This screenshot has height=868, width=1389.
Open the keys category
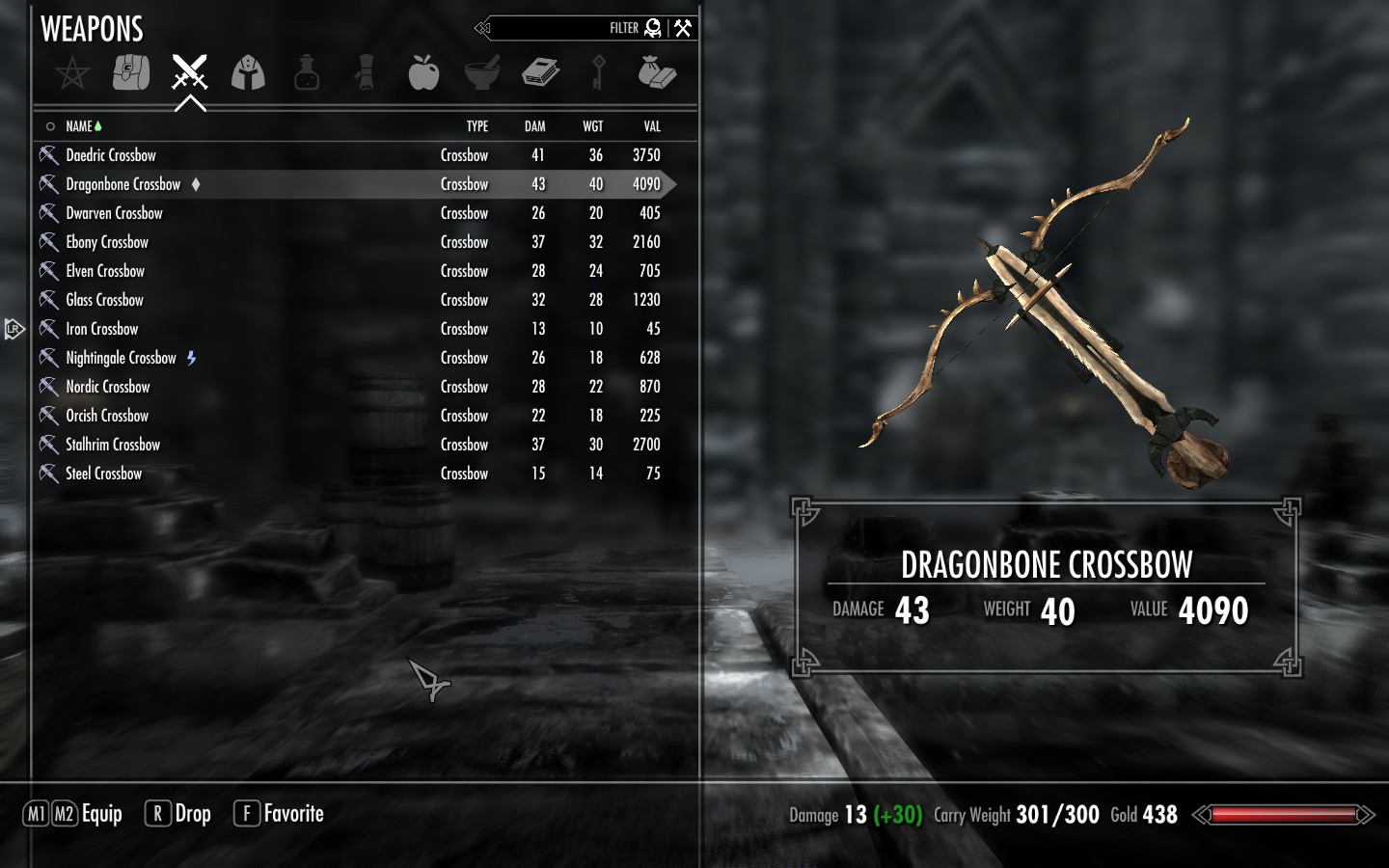tap(598, 72)
